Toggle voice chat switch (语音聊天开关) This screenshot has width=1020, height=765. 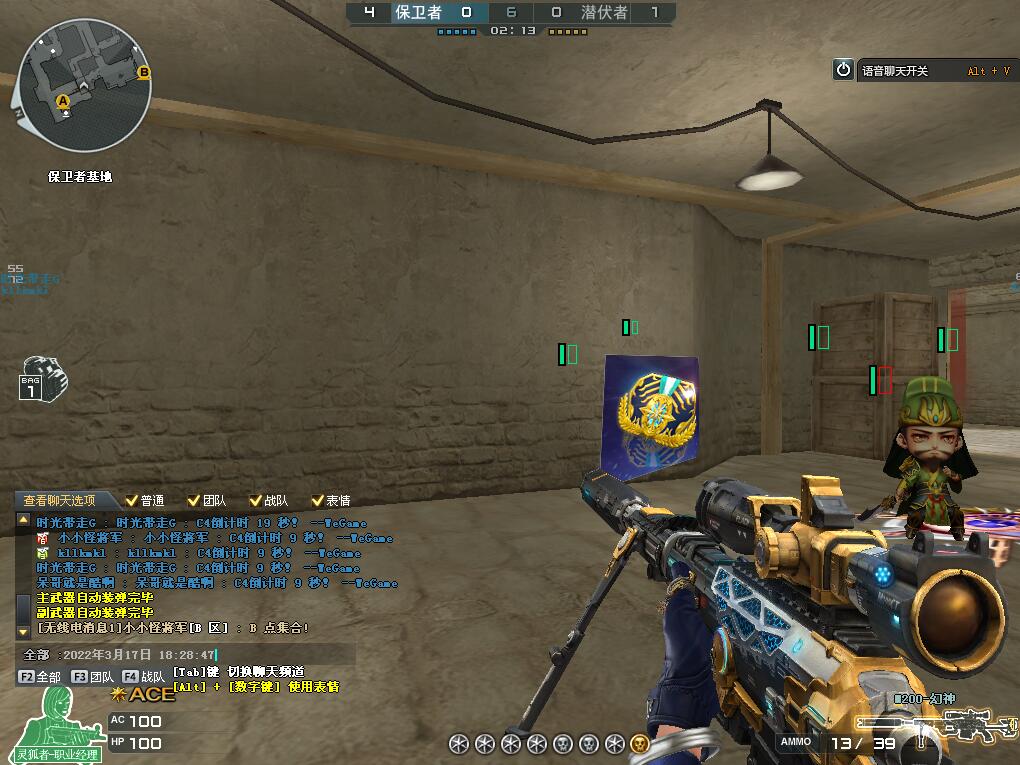click(x=844, y=70)
